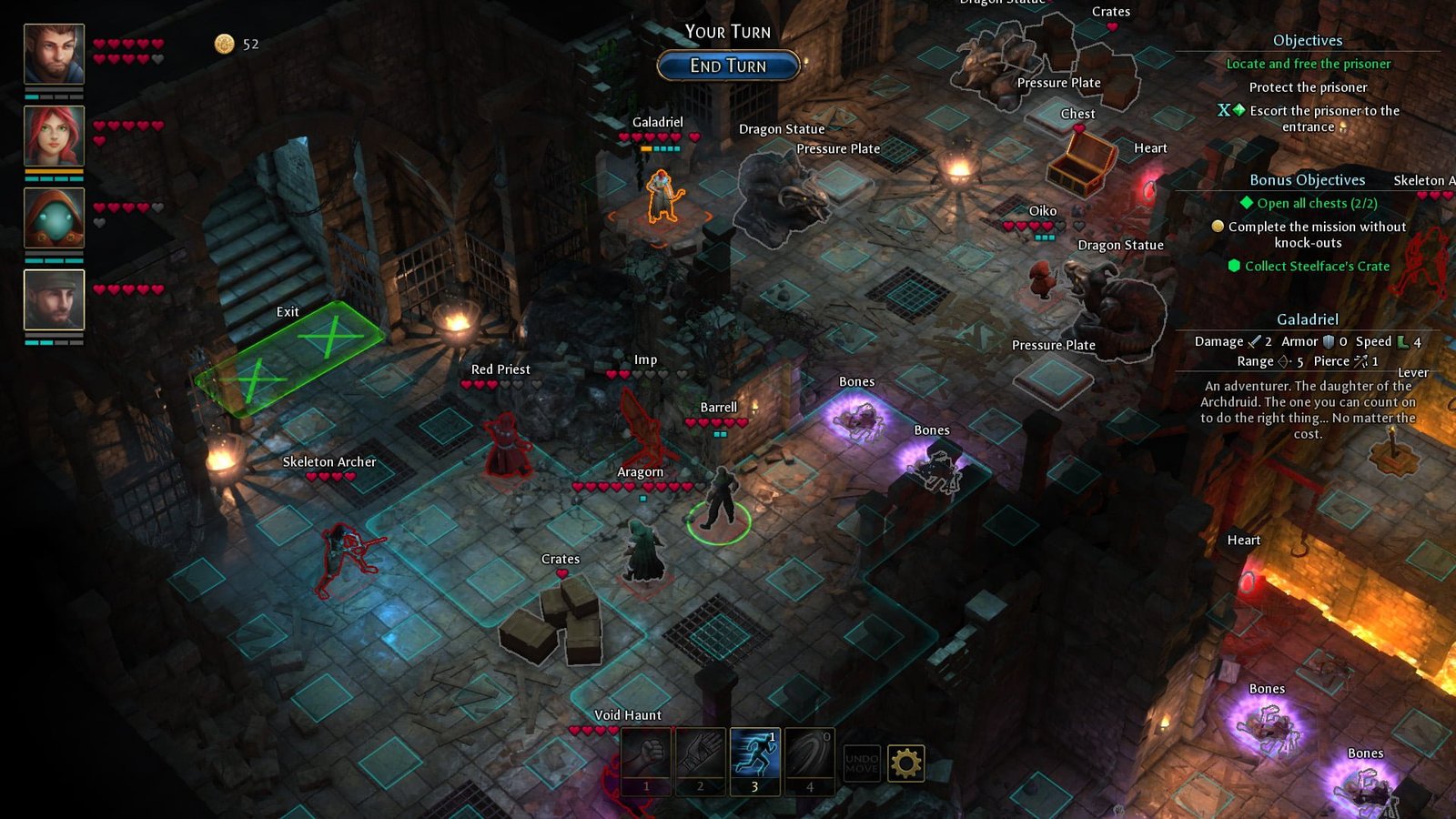Select the swirling vortex ability slot
The image size is (1456, 819).
coord(809,755)
